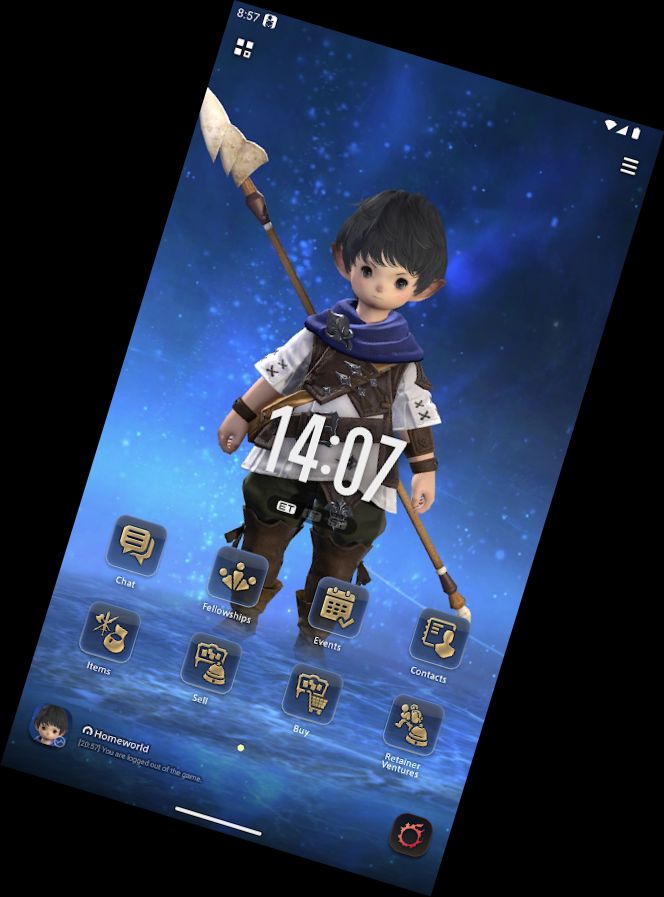
Task: Open the Buy market screen
Action: click(x=312, y=691)
